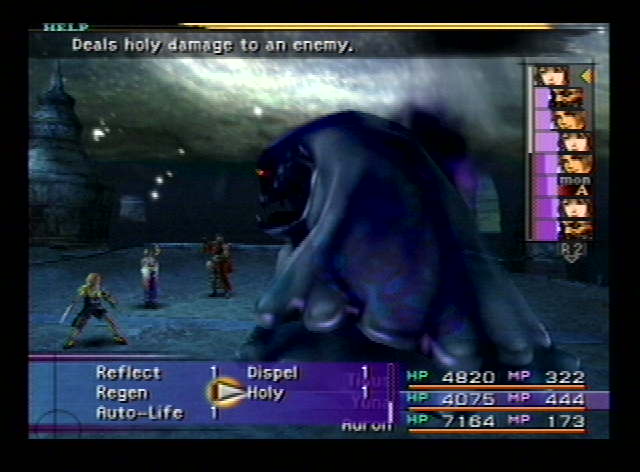Select the Reflect spell
The width and height of the screenshot is (640, 472).
(x=128, y=373)
